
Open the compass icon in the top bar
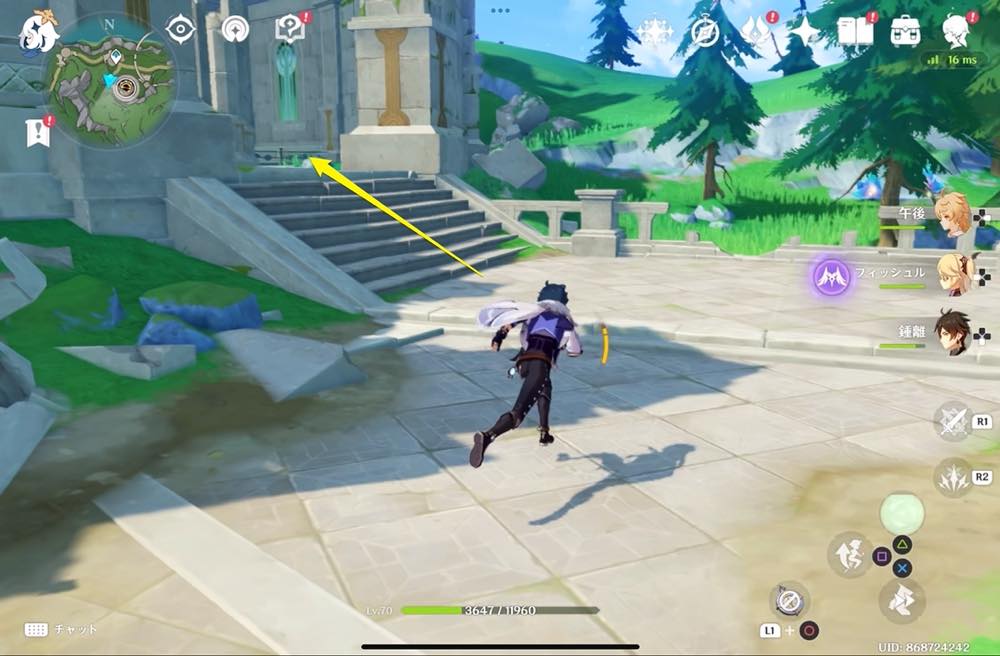706,33
